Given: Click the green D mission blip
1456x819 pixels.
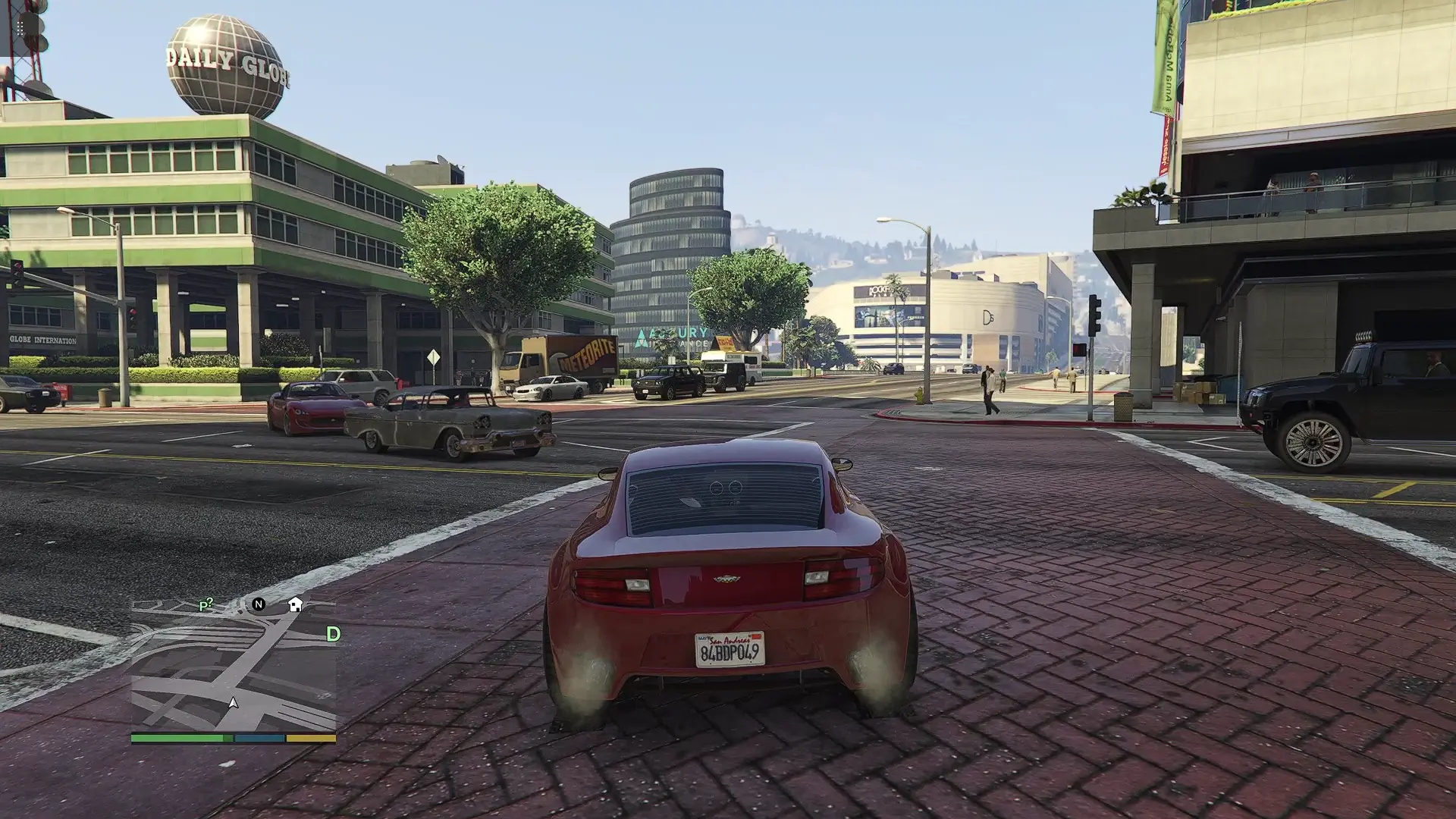Looking at the screenshot, I should tap(333, 634).
